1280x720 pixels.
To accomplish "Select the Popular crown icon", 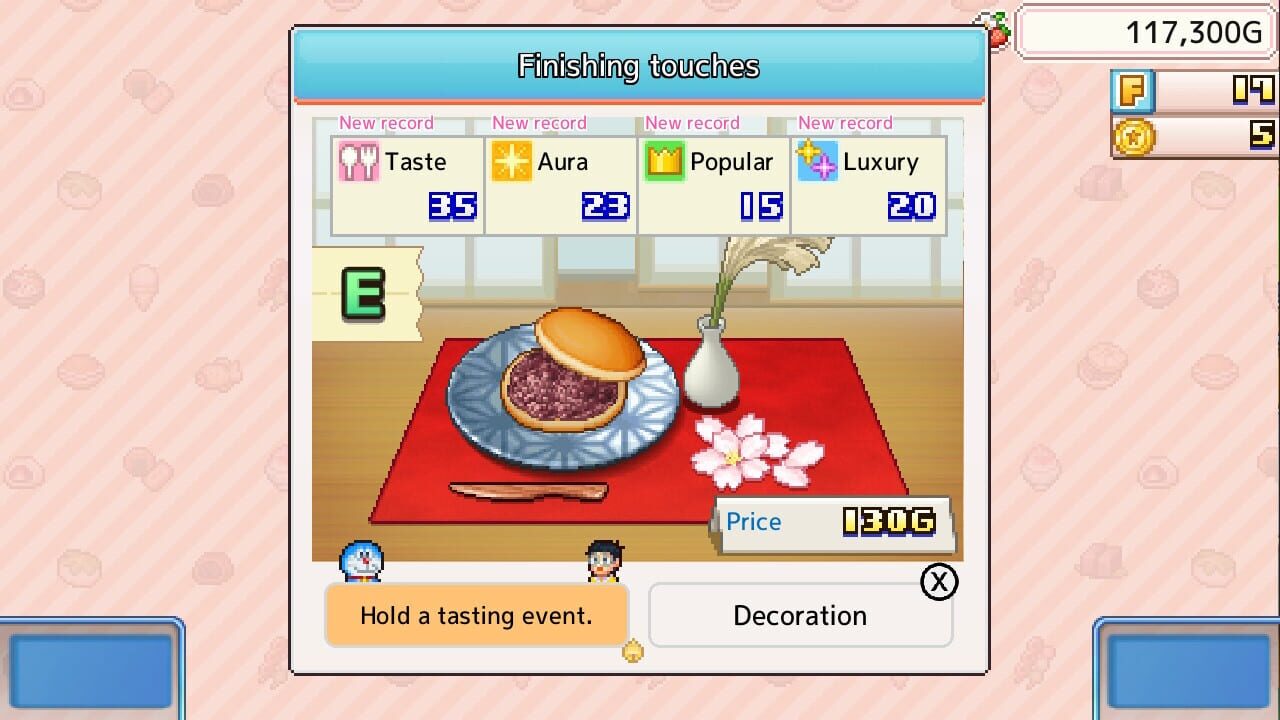I will [667, 161].
